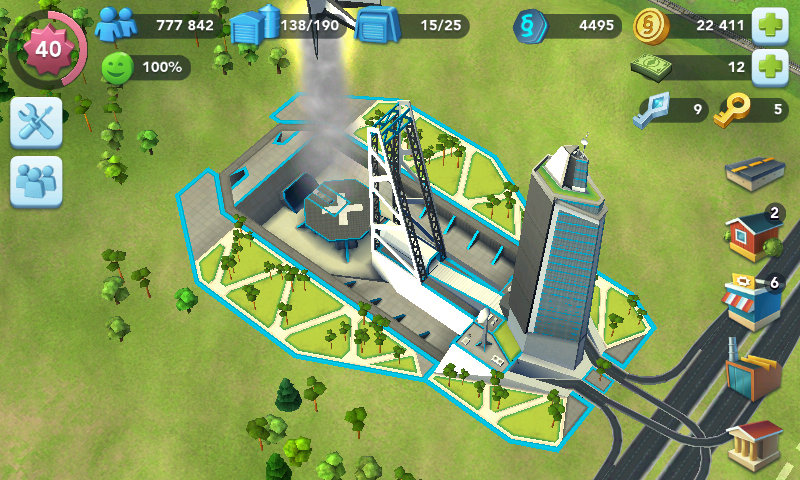Tap the blue population icon
Viewport: 800px width, 480px height.
(116, 24)
